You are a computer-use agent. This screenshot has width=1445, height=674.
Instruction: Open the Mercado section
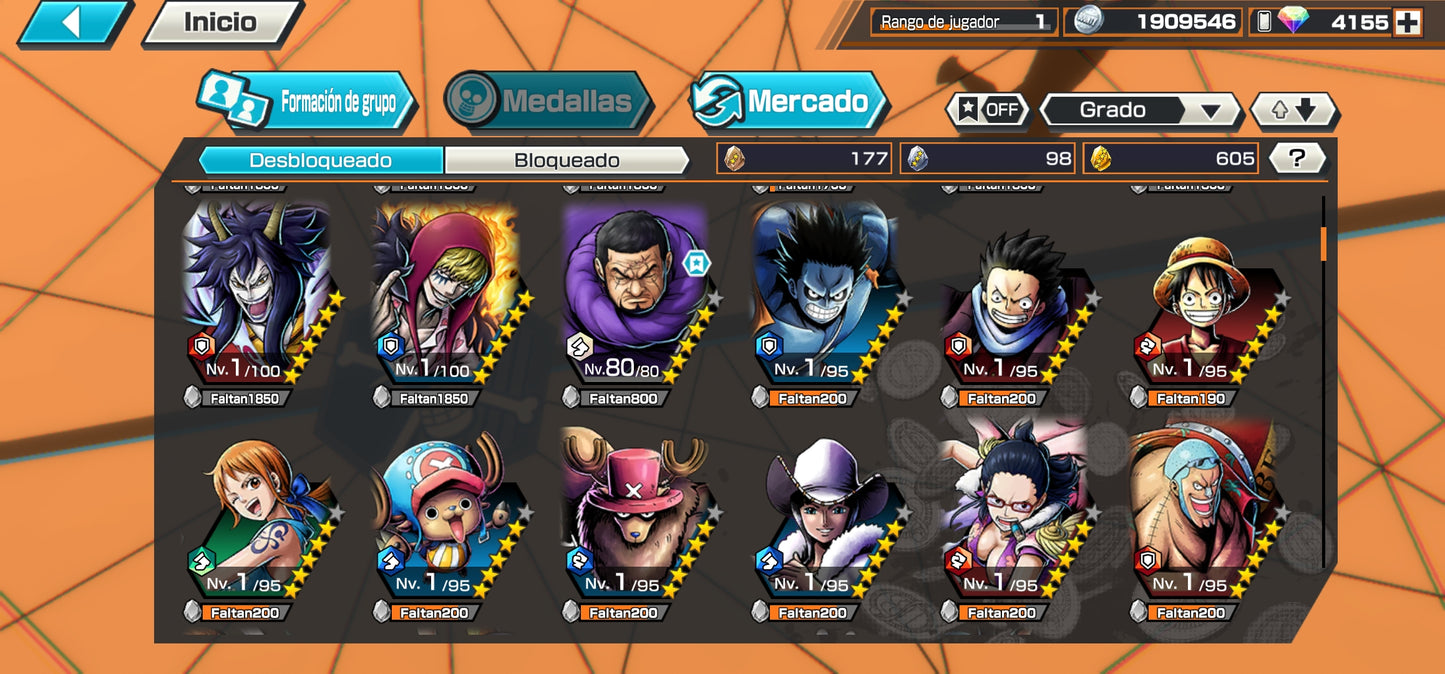point(789,101)
